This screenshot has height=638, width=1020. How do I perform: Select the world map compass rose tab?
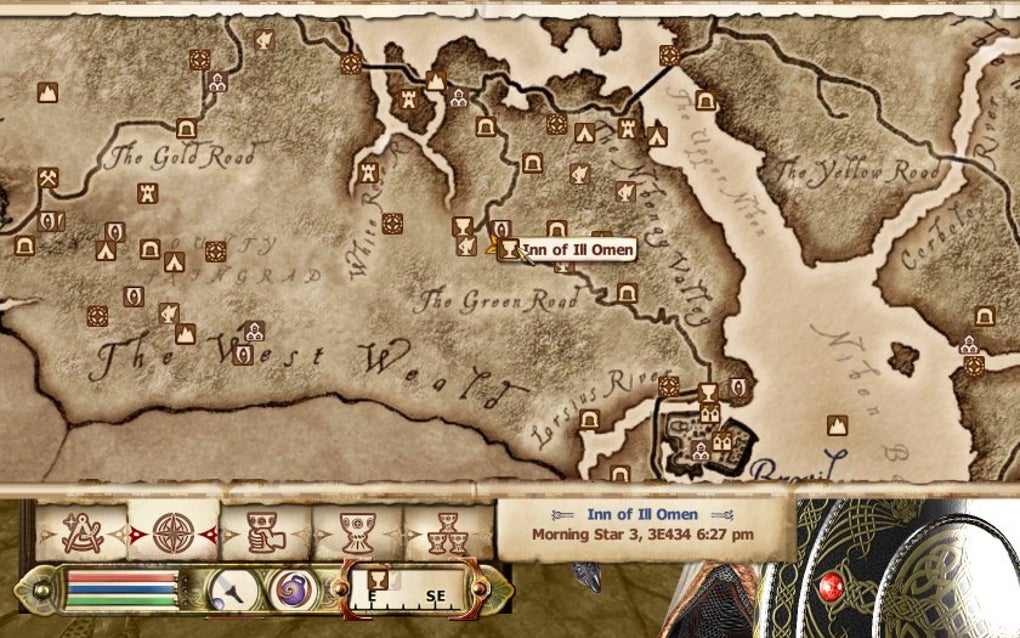tap(173, 531)
